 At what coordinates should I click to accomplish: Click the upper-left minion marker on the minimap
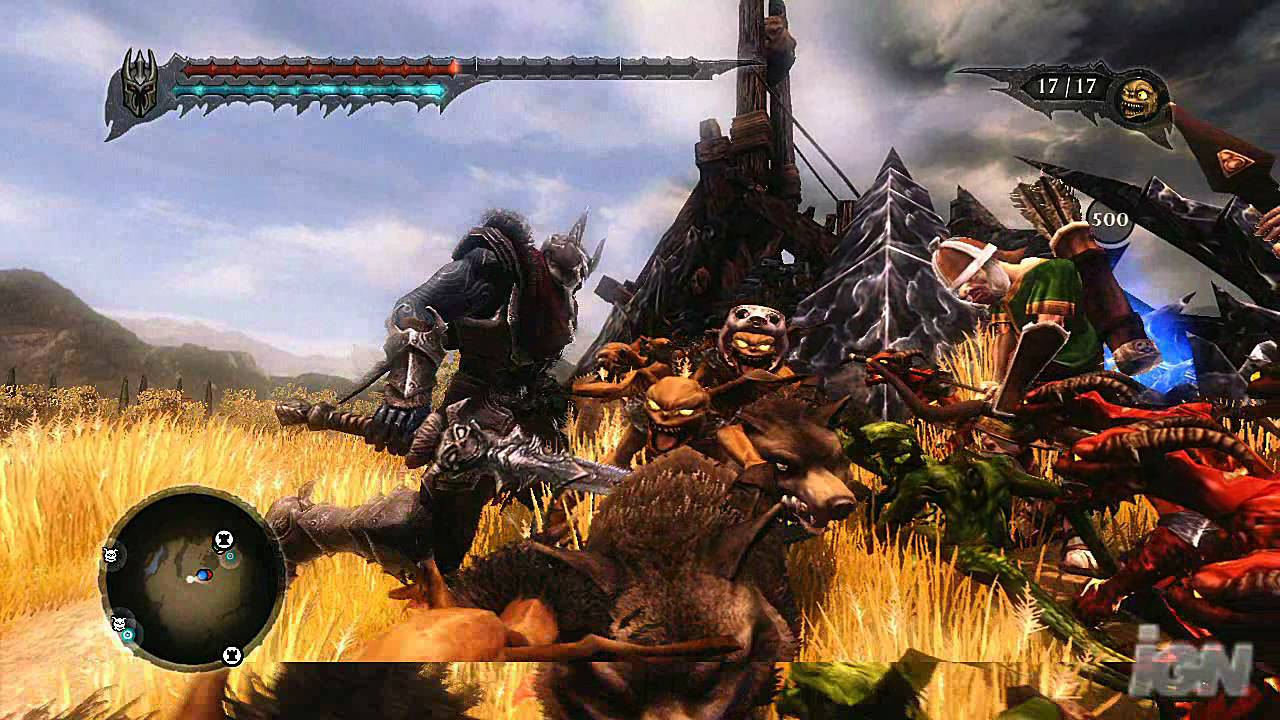click(x=110, y=556)
